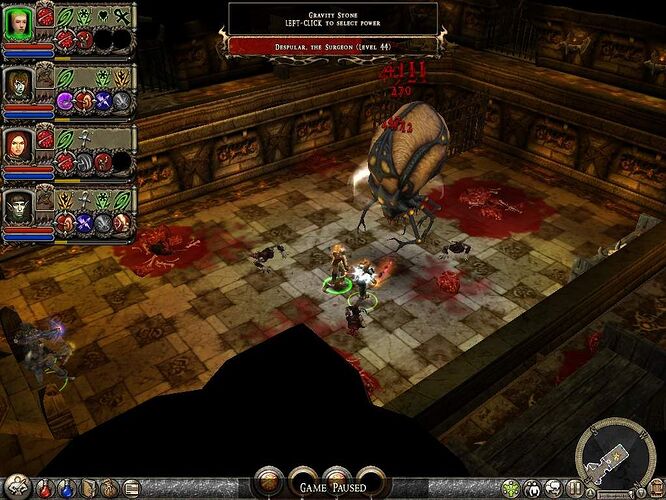The width and height of the screenshot is (666, 500).
Task: Select the green-haired party member portrait
Action: pyautogui.click(x=19, y=22)
